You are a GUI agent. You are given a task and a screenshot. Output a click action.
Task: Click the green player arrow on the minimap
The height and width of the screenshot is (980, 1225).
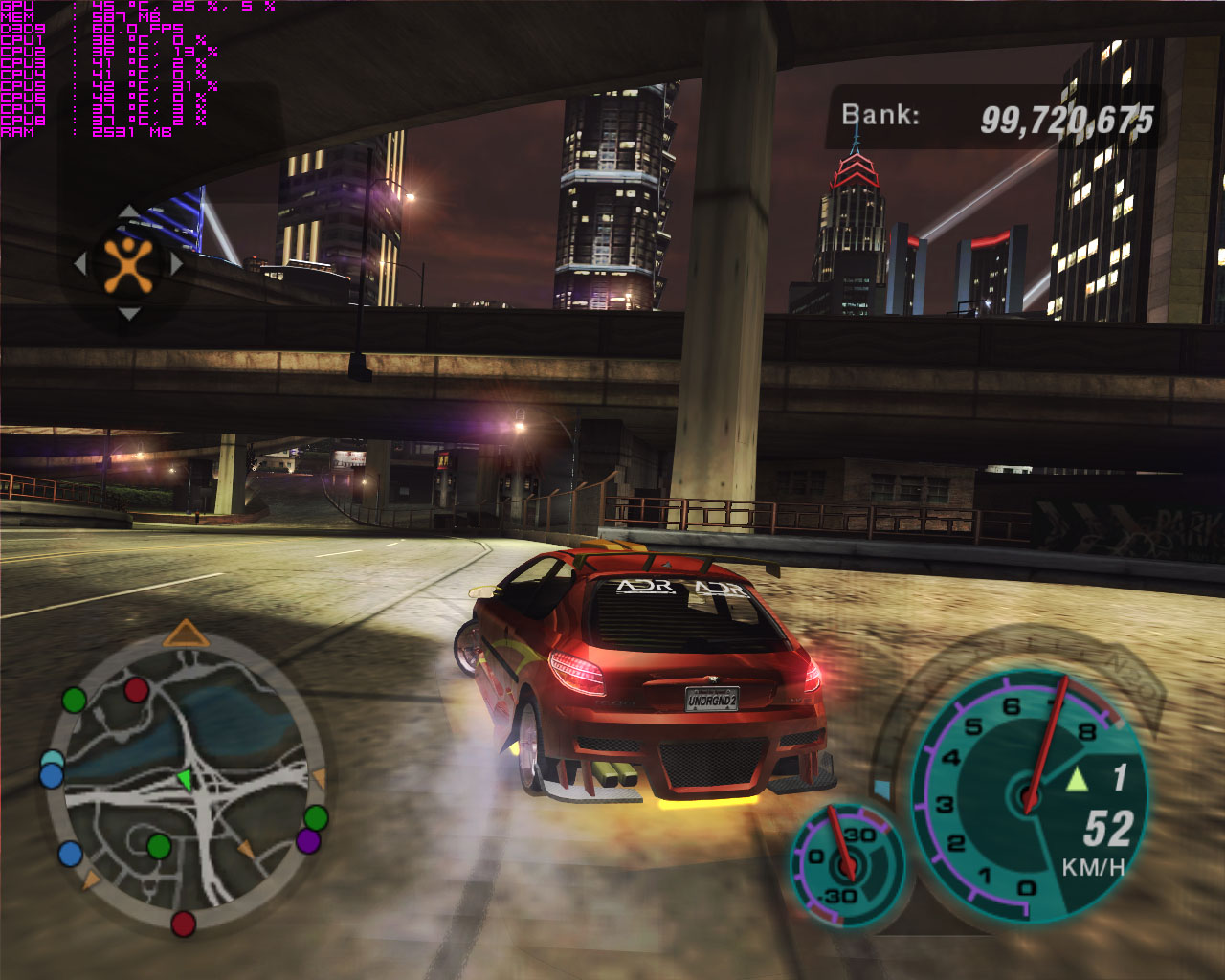click(x=185, y=779)
